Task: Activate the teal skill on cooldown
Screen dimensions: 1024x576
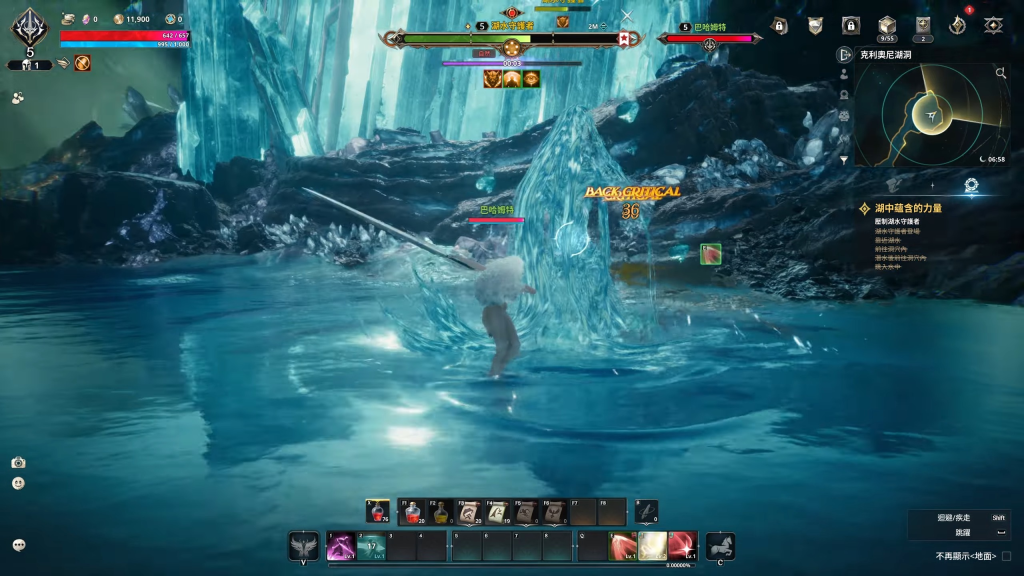Action: click(x=372, y=546)
